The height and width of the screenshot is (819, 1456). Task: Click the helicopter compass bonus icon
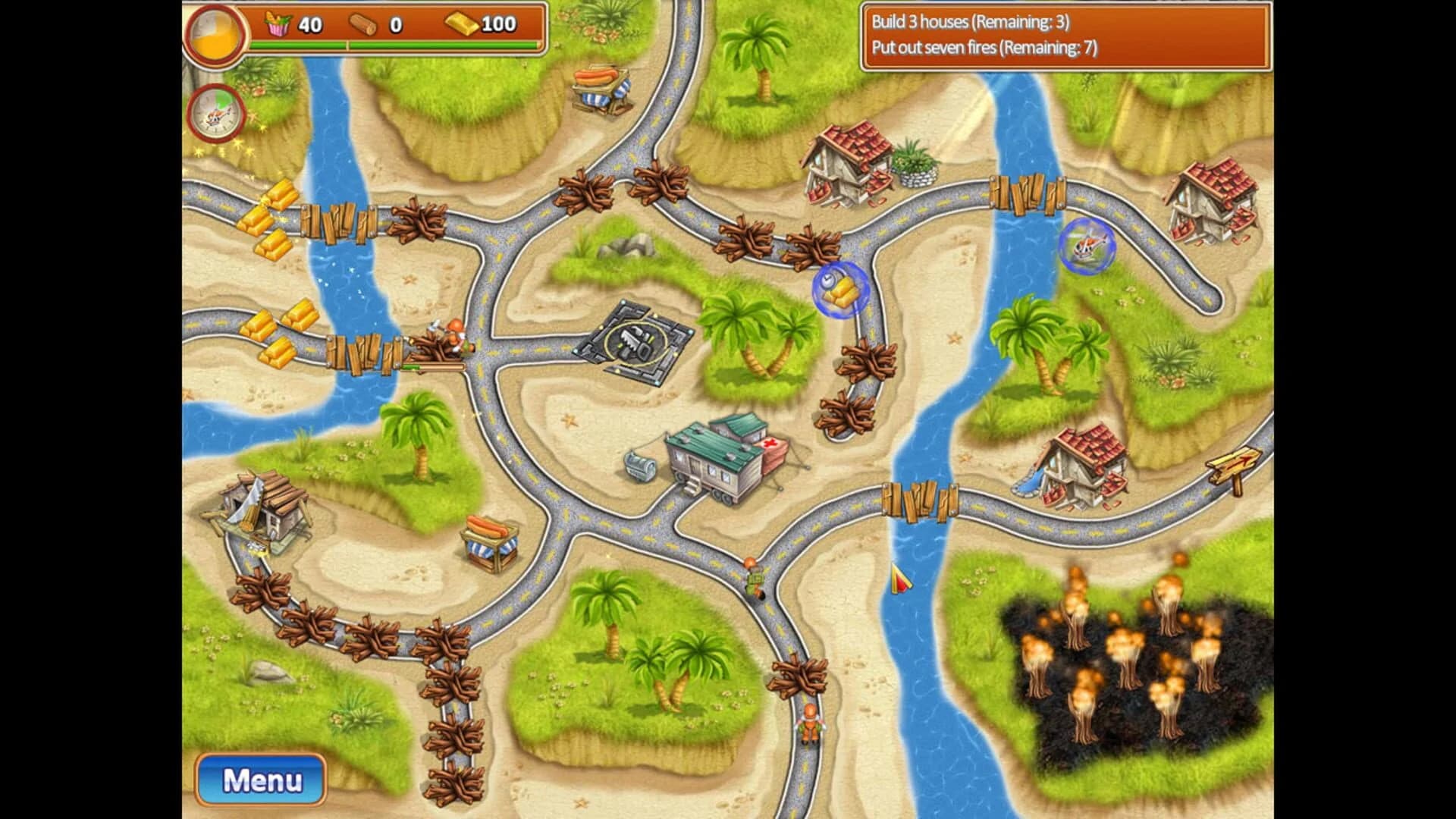215,114
